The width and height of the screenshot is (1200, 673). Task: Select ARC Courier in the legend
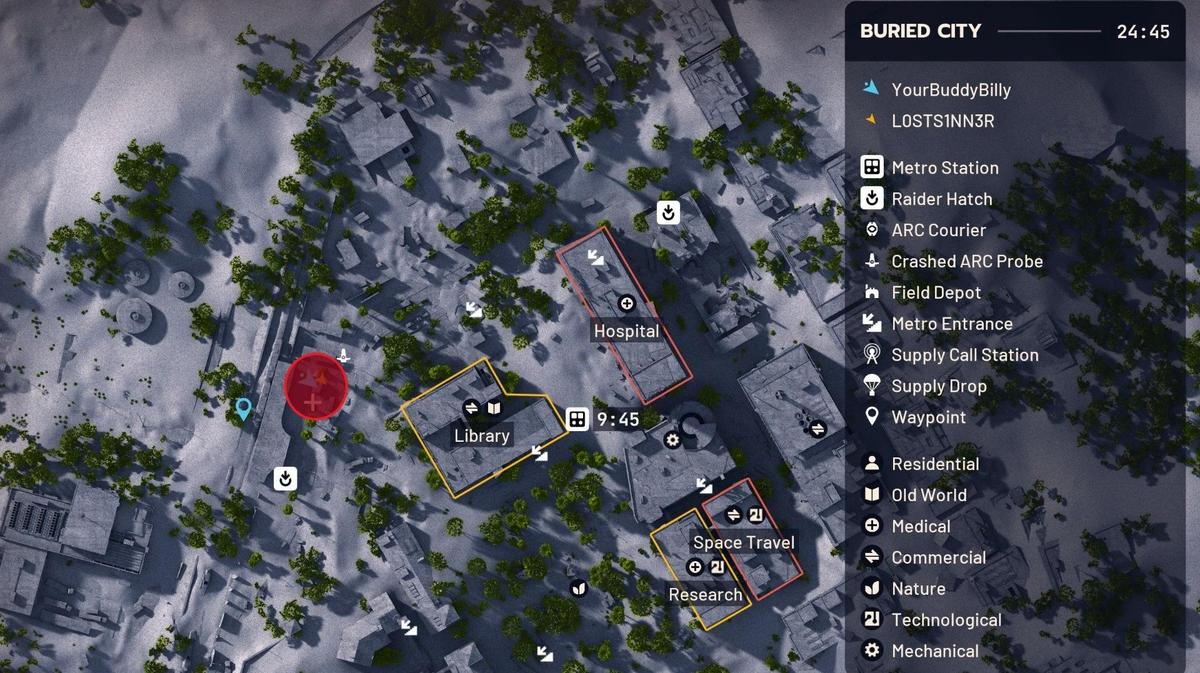pos(938,230)
